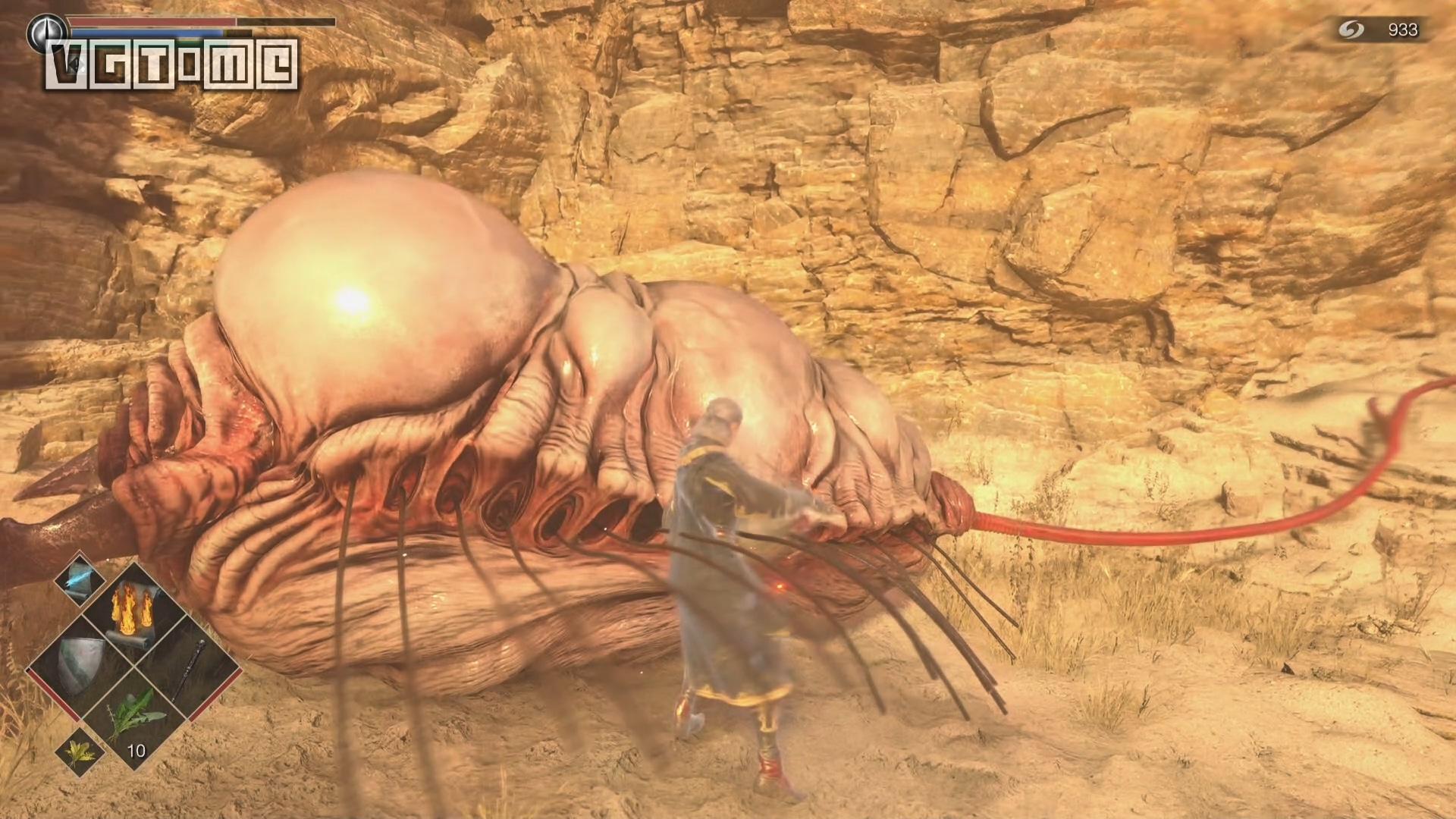Click the VGTime watermark logo
Image resolution: width=1456 pixels, height=819 pixels.
[x=171, y=64]
